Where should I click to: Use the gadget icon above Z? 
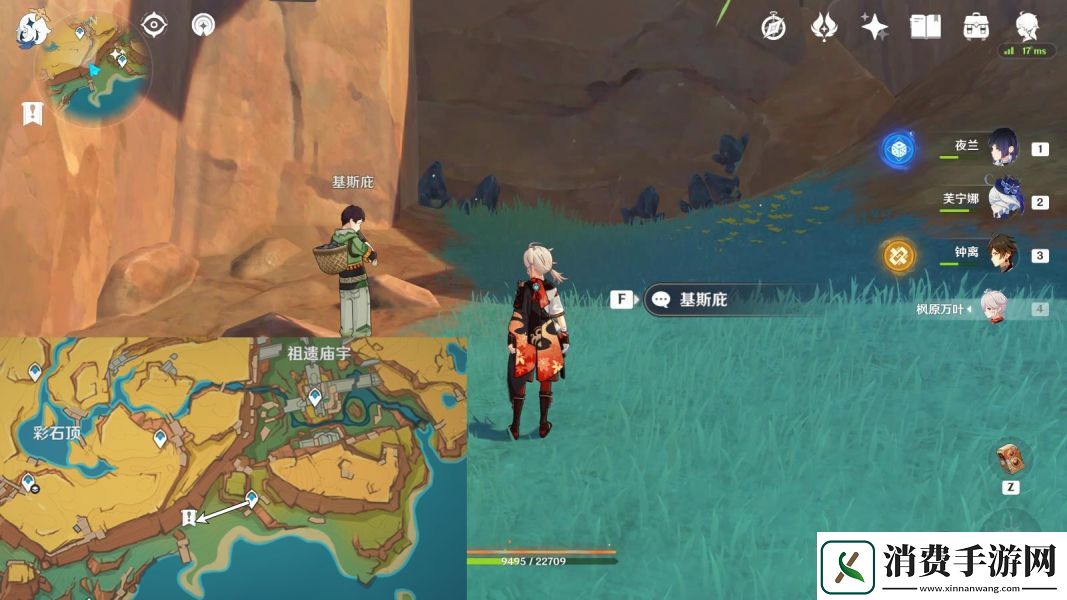[1009, 459]
